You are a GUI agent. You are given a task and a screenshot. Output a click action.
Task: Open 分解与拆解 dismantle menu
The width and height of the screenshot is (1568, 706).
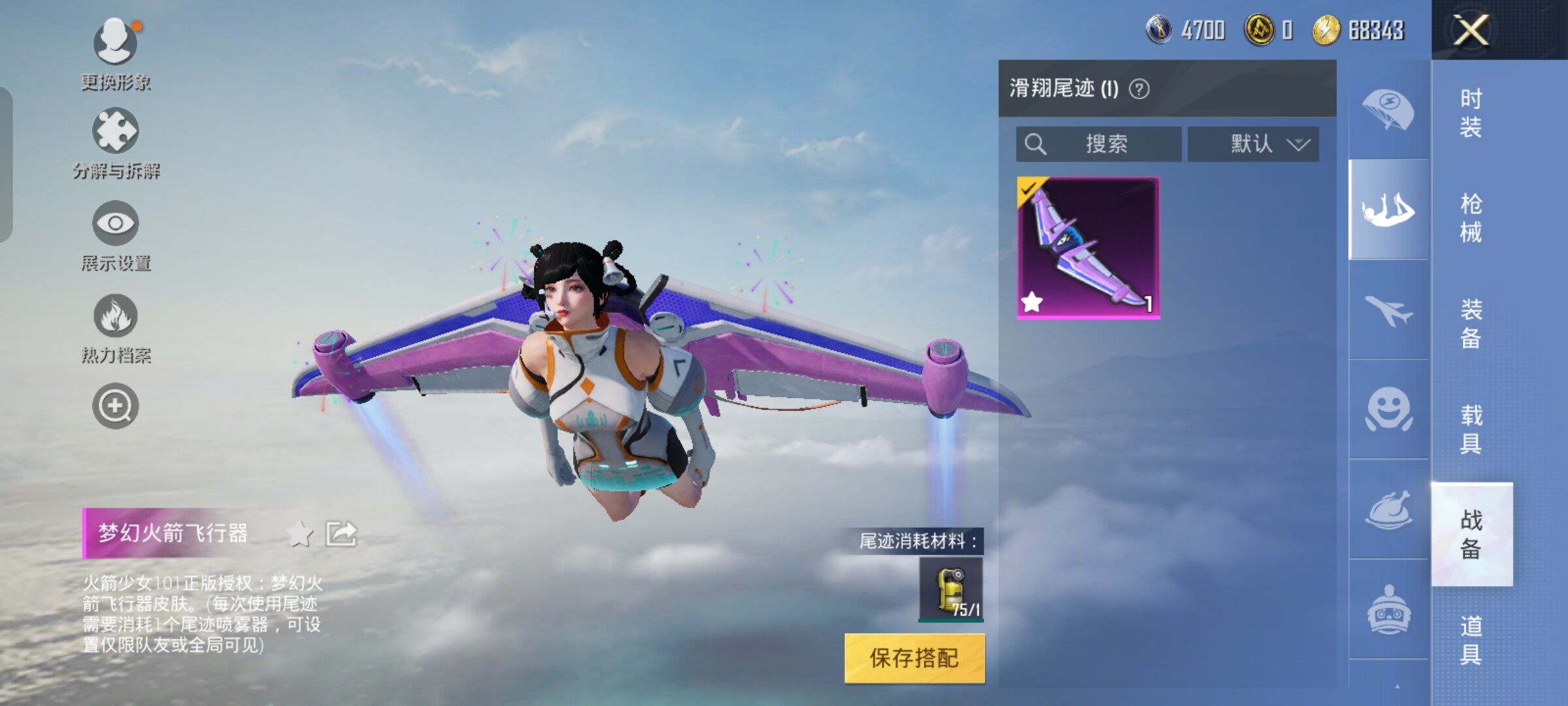[x=116, y=144]
